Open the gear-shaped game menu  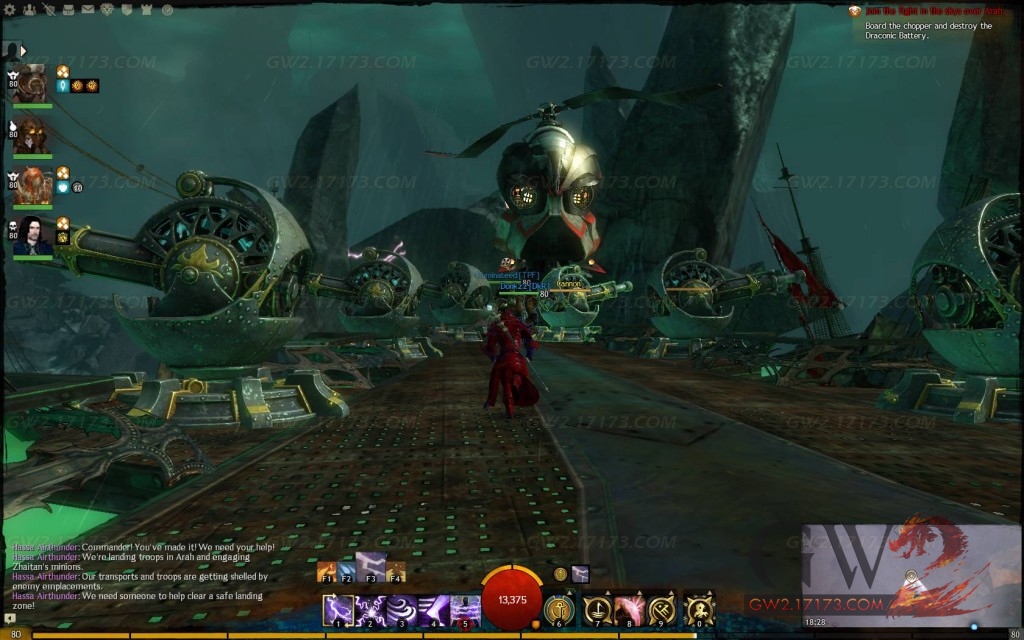click(x=10, y=9)
